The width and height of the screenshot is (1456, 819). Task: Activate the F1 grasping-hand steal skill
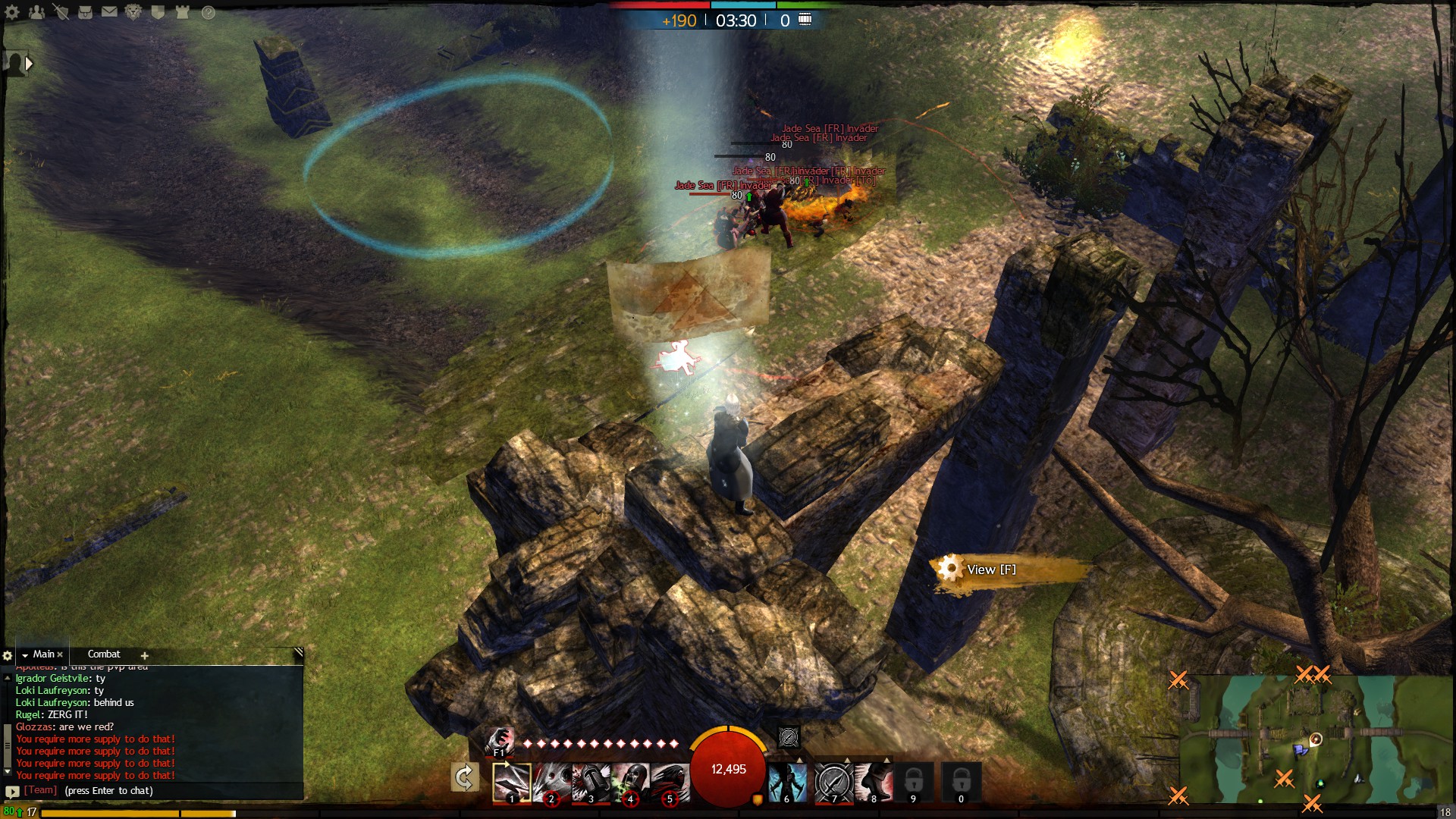point(500,741)
